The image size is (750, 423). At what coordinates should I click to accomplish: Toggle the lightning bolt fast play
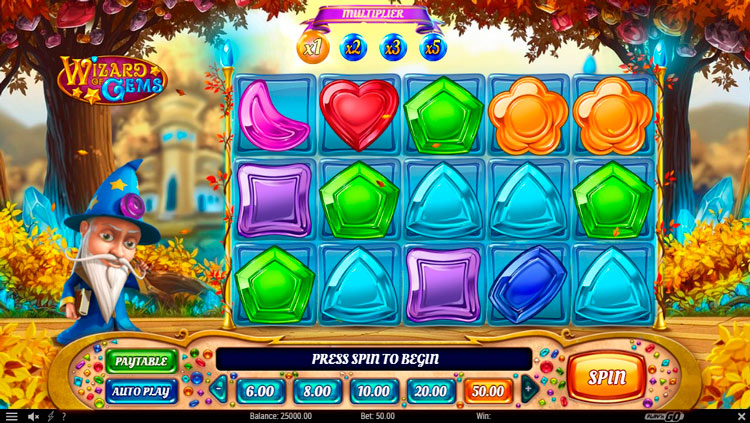(x=50, y=416)
